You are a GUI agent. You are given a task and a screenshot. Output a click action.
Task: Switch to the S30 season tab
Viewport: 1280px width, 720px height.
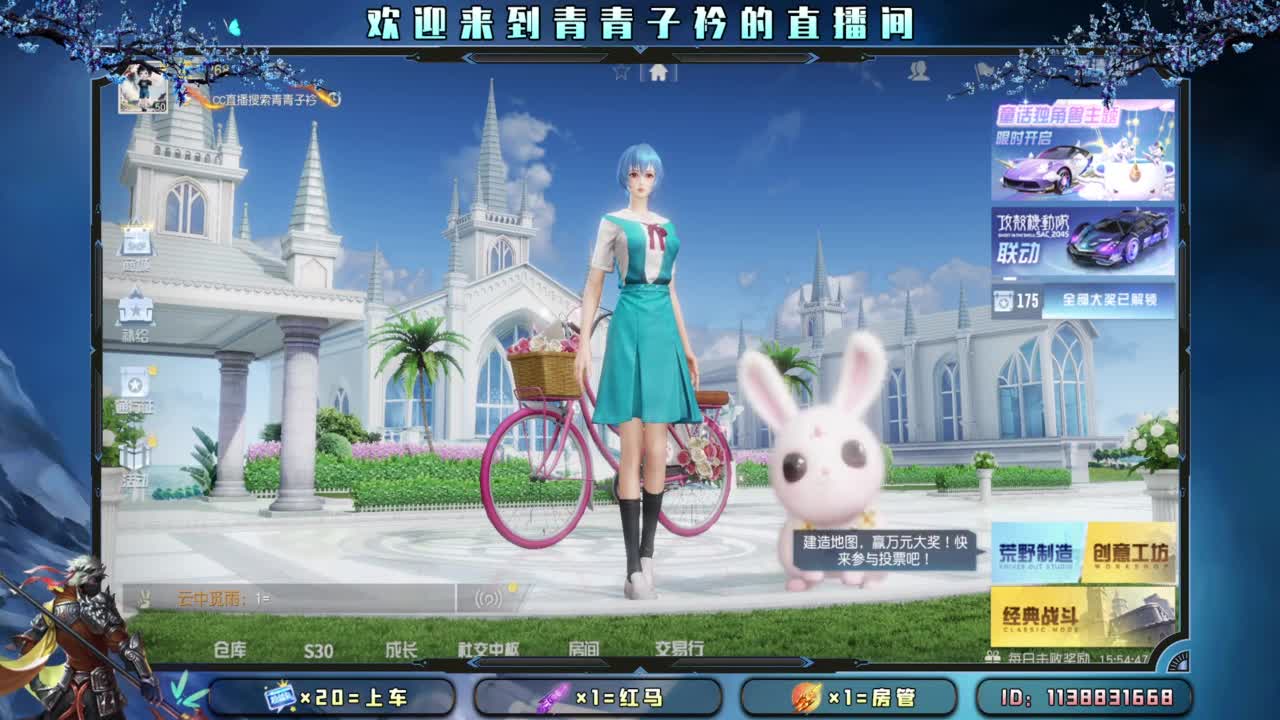click(318, 648)
